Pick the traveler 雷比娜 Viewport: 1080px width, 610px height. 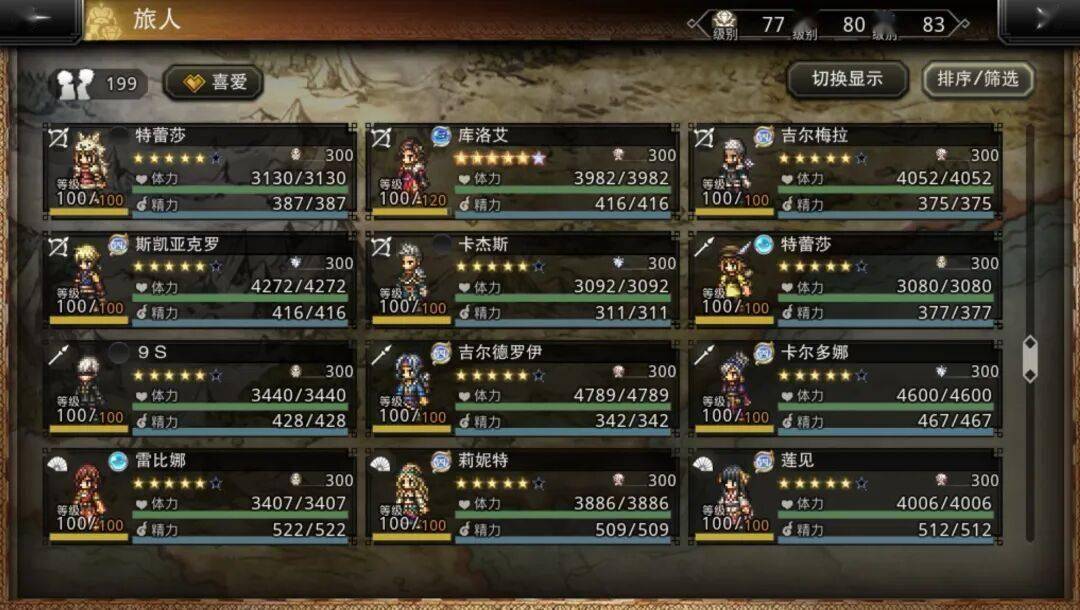pyautogui.click(x=198, y=496)
